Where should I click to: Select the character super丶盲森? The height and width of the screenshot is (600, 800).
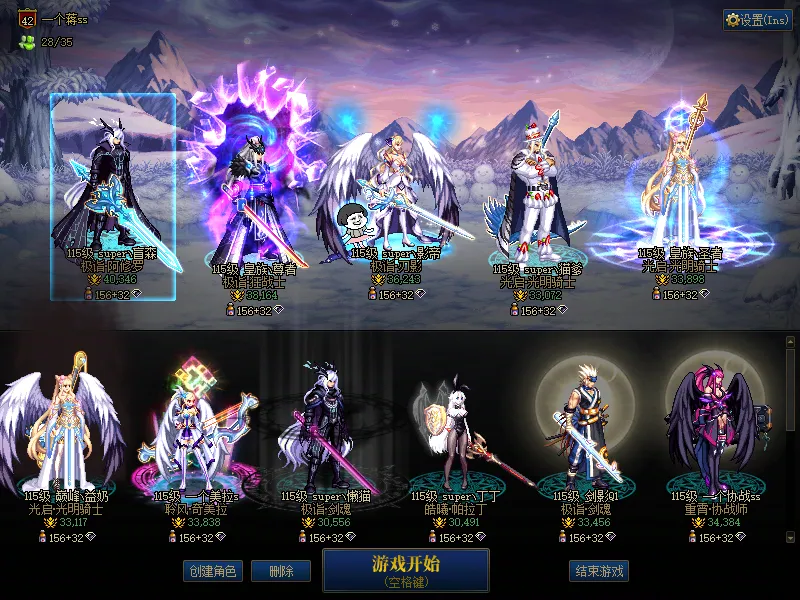click(x=113, y=195)
